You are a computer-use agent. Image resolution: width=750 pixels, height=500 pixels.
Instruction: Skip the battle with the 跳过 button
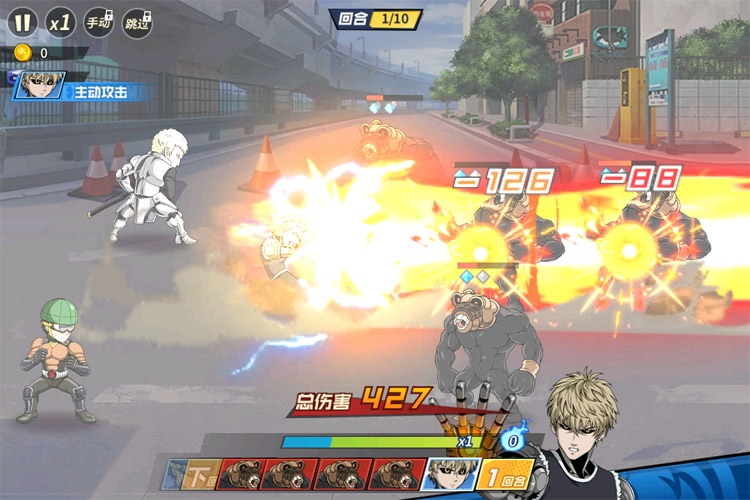pyautogui.click(x=136, y=20)
